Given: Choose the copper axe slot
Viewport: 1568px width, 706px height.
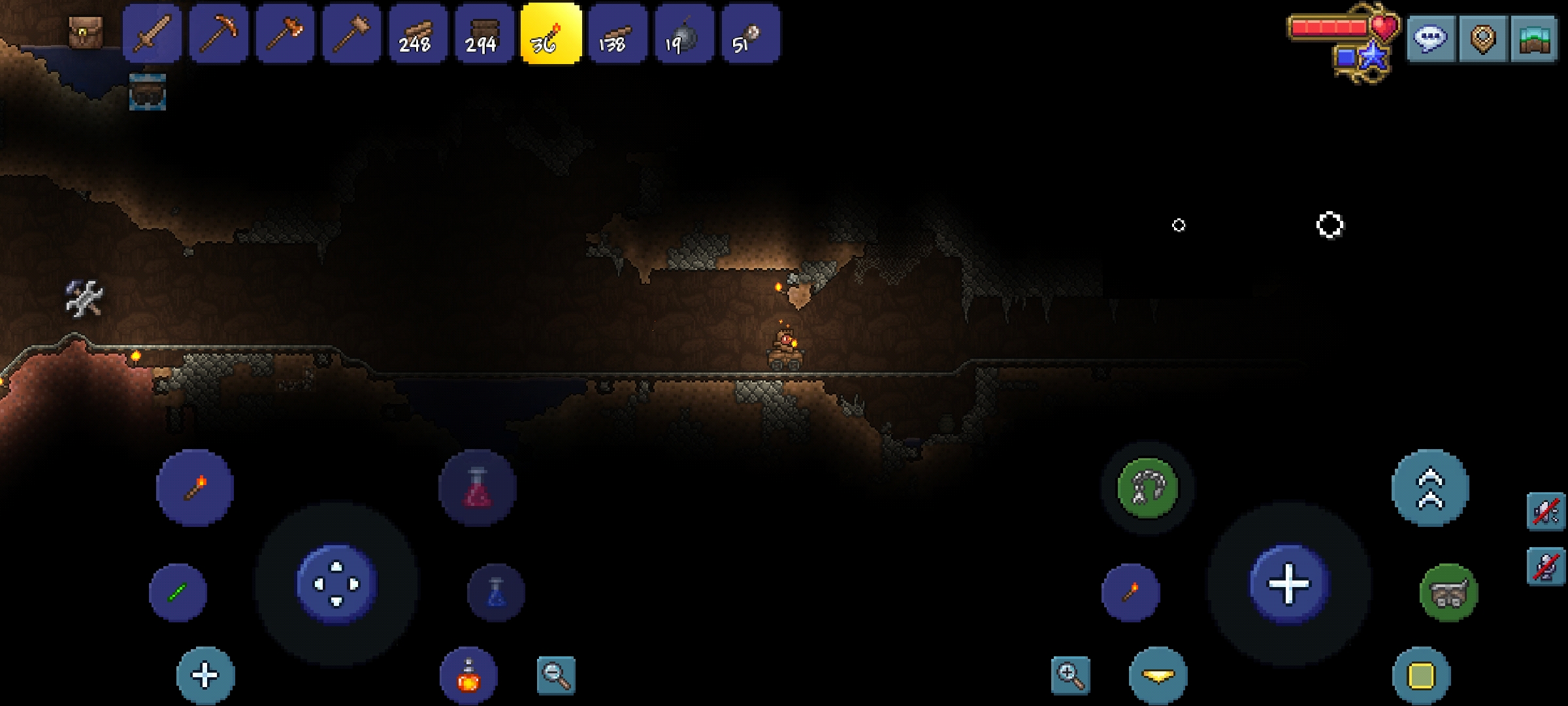Looking at the screenshot, I should pyautogui.click(x=286, y=34).
